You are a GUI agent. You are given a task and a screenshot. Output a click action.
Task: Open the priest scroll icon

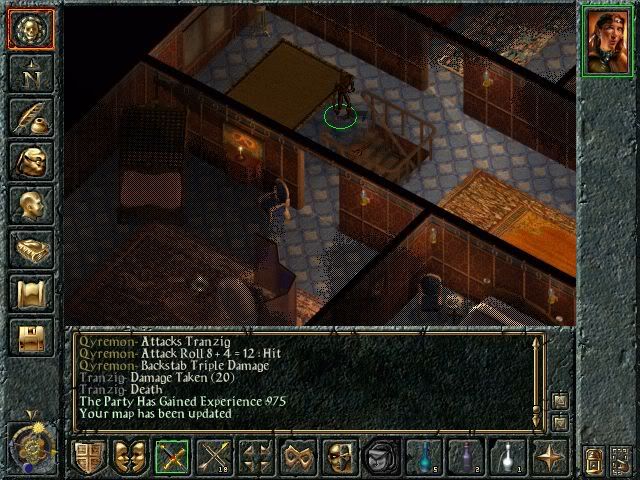[29, 293]
